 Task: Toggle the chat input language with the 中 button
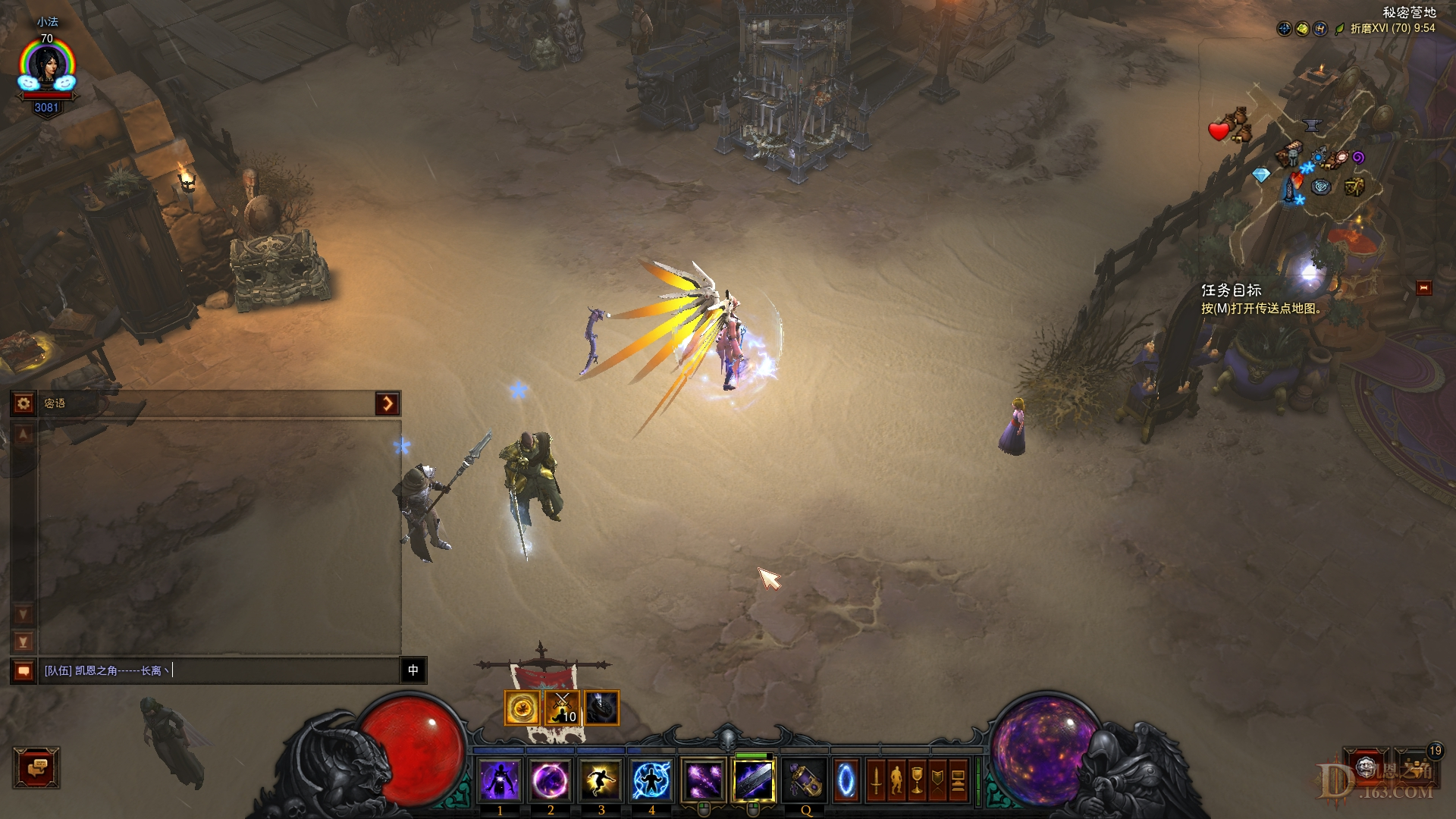pos(413,671)
